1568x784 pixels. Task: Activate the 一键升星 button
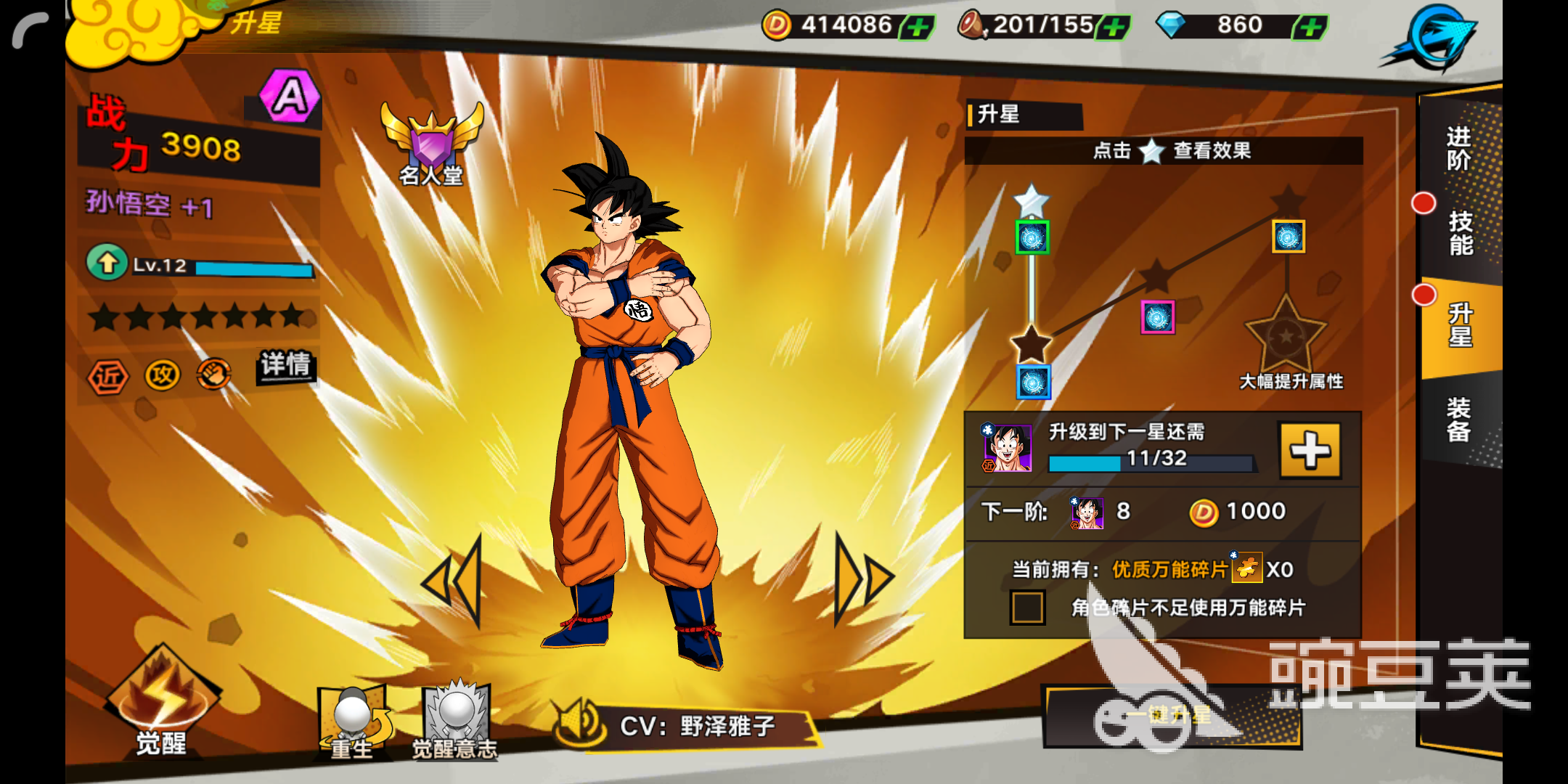tap(1172, 716)
